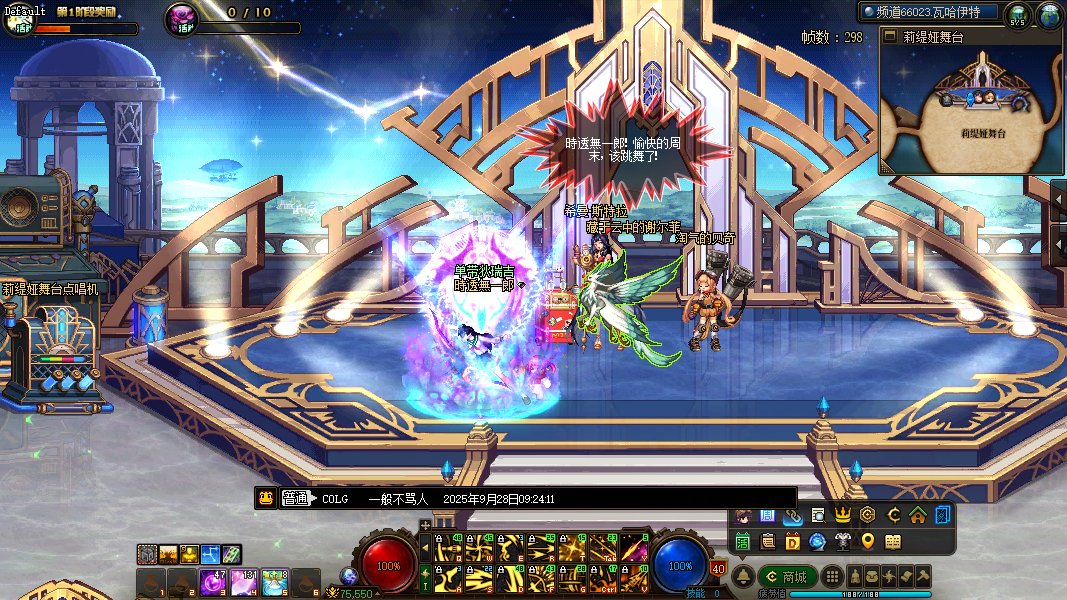
Task: Open the quest scroll clipboard icon
Action: click(767, 542)
